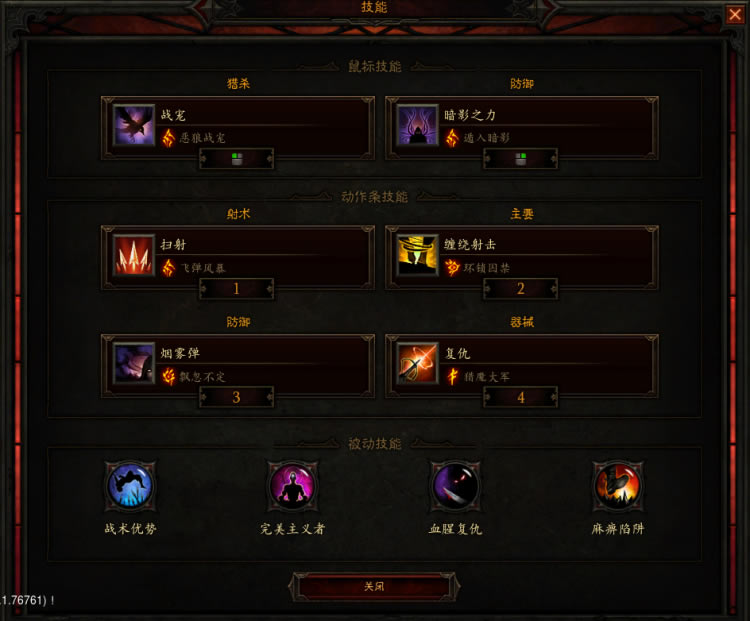Click the key 3 binding under 烟雾弹

237,397
